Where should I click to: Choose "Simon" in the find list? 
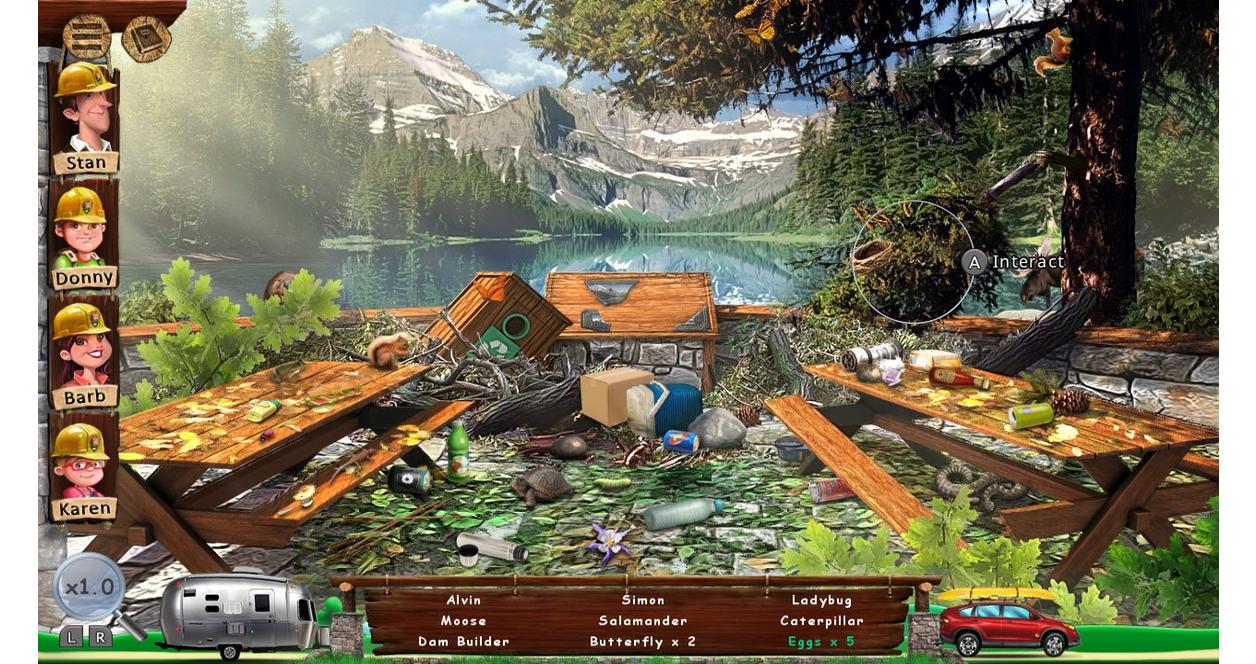pos(643,600)
